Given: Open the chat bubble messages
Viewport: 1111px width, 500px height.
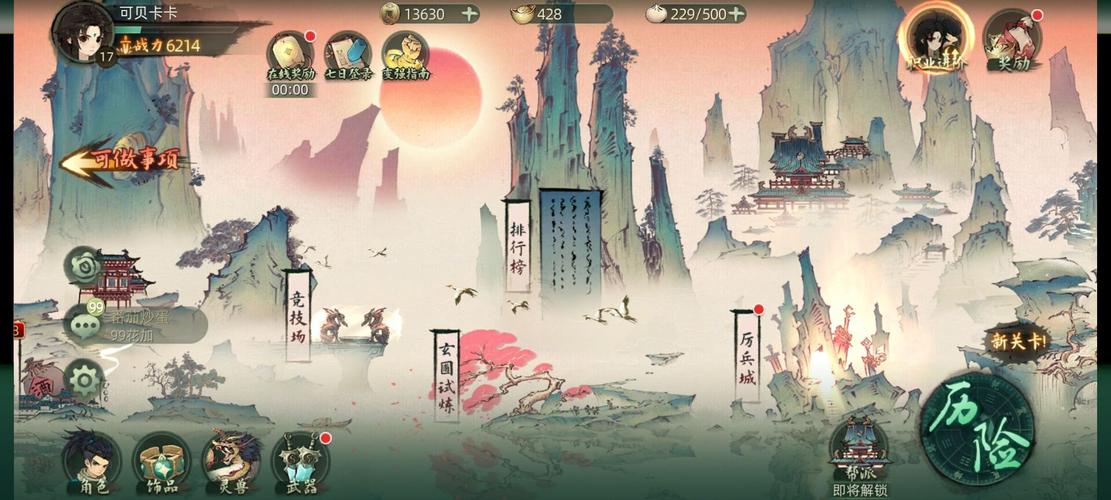Looking at the screenshot, I should tap(84, 325).
